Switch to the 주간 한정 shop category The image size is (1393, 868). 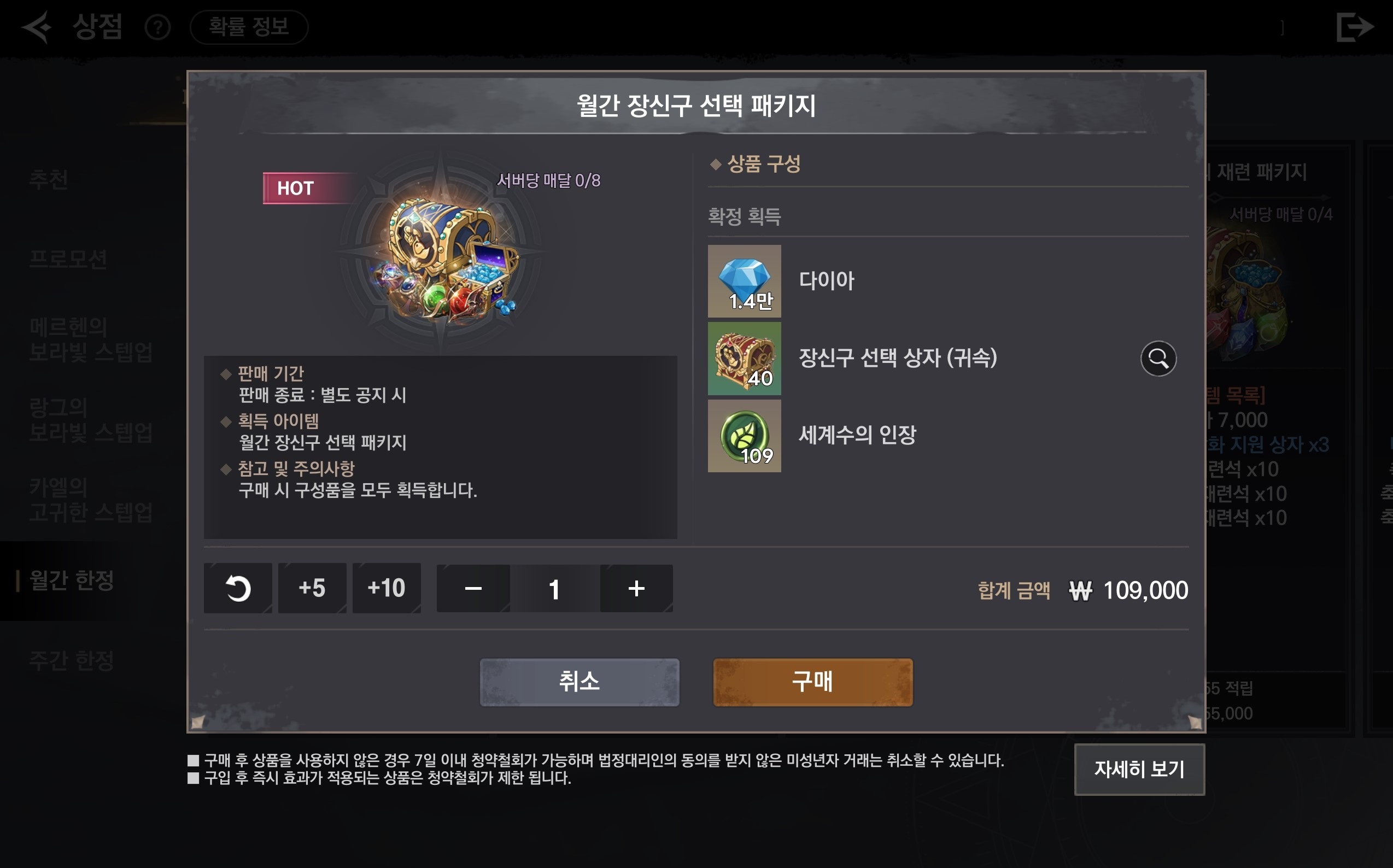(x=72, y=660)
